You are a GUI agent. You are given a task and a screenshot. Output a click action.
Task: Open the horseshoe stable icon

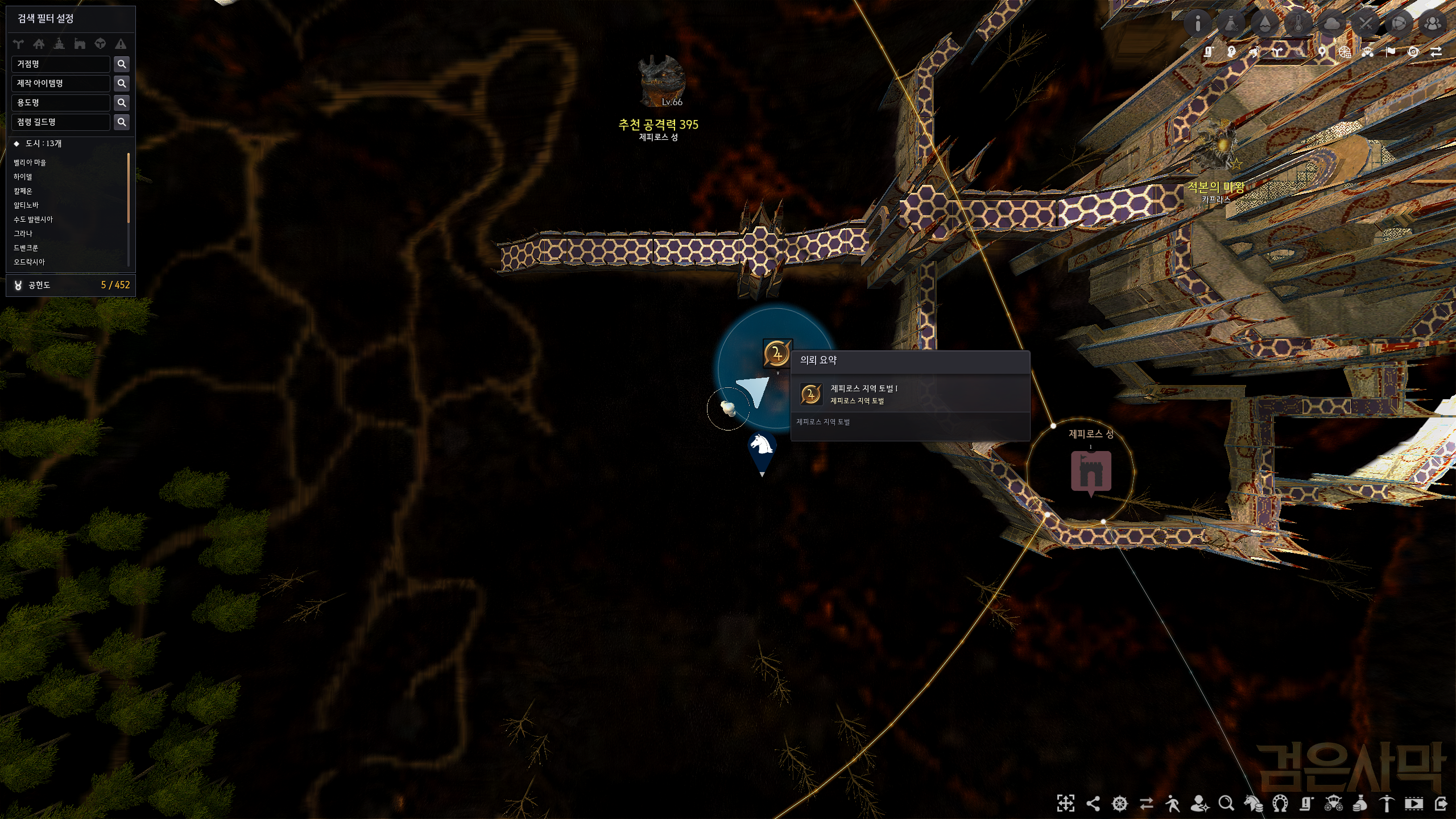coord(1280,804)
